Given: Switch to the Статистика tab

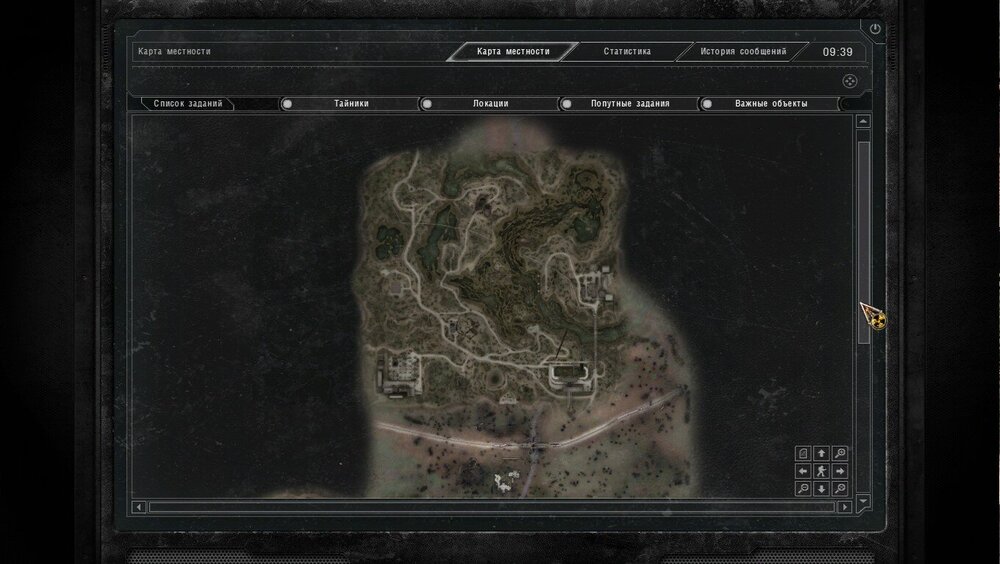Looking at the screenshot, I should click(627, 51).
